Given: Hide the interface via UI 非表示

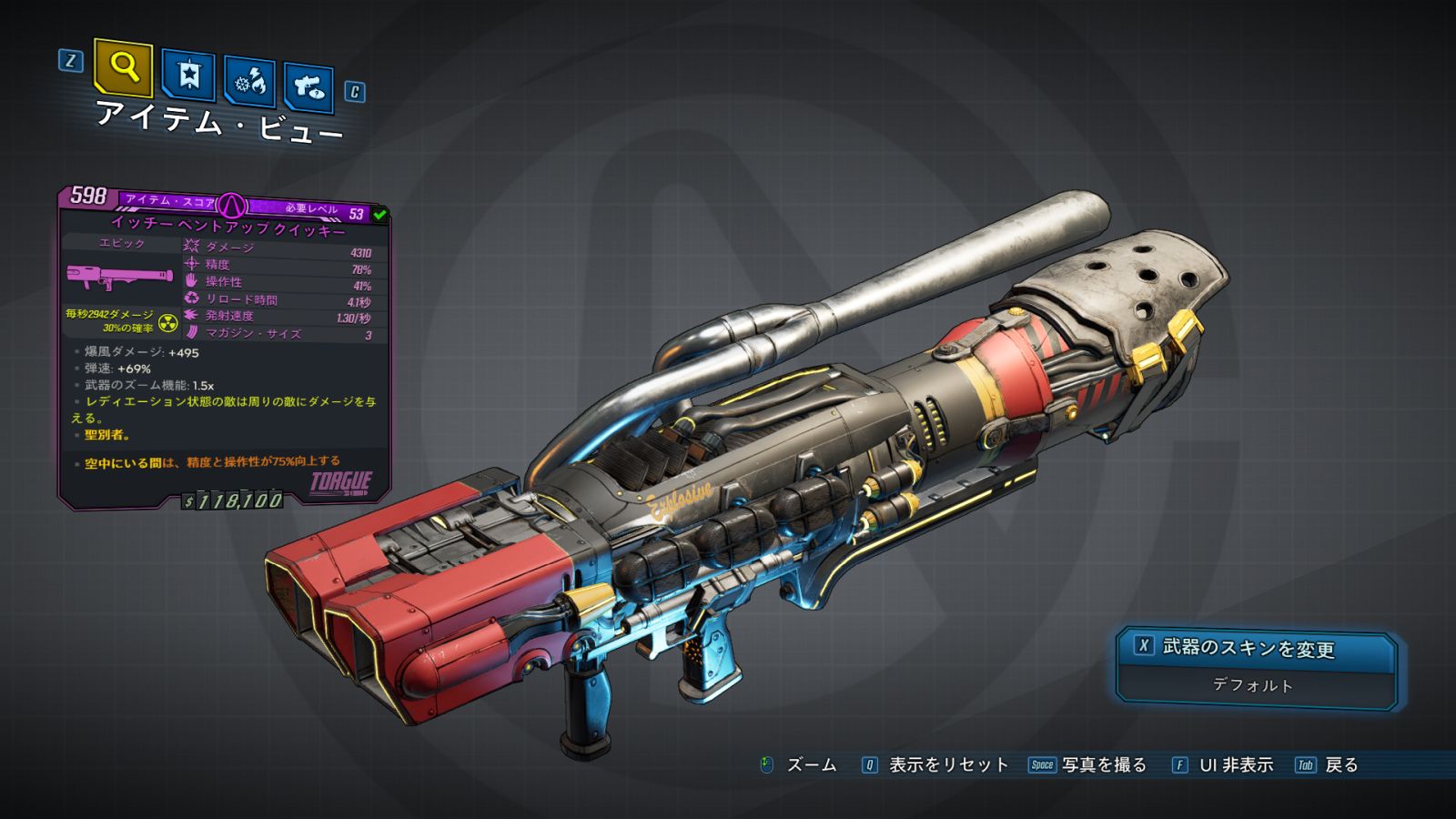Looking at the screenshot, I should pos(1235,765).
